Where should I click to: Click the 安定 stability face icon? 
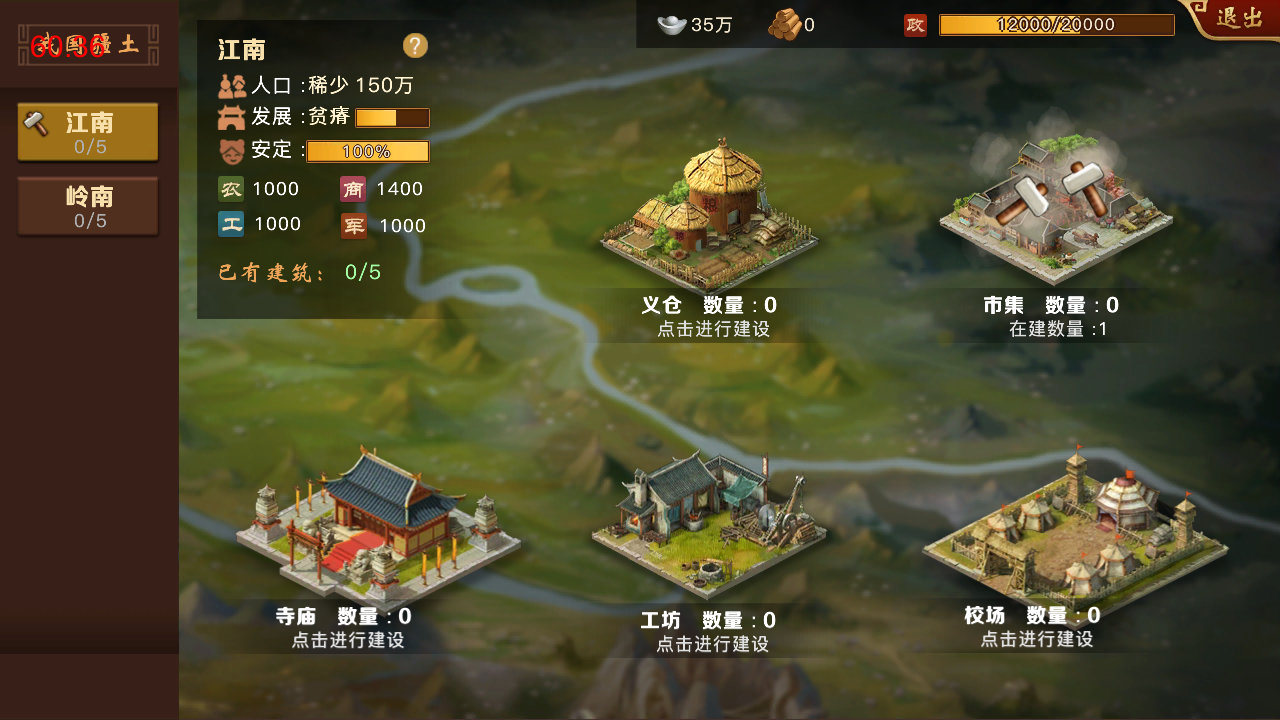point(229,150)
